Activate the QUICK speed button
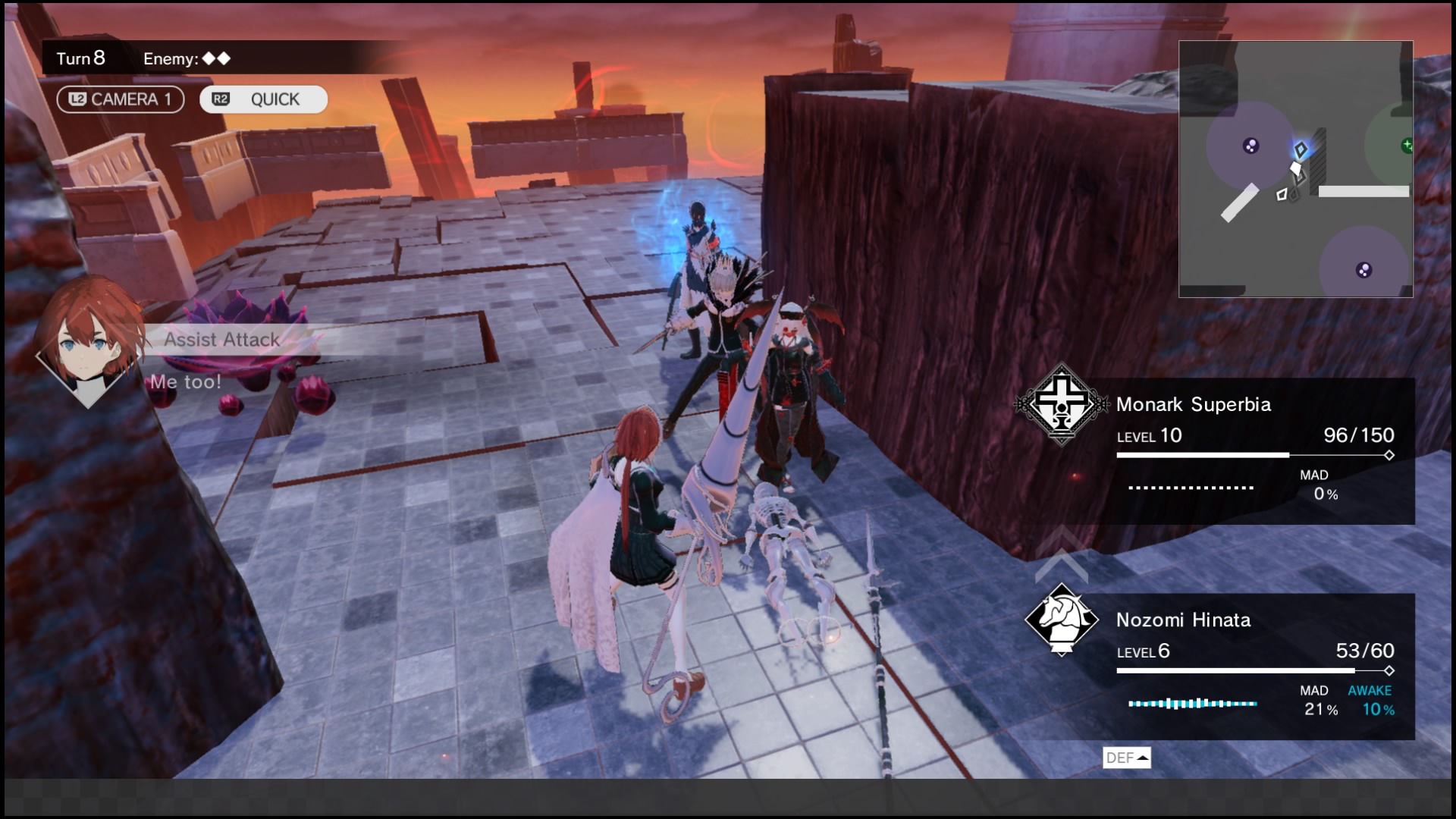Viewport: 1456px width, 819px height. click(263, 99)
